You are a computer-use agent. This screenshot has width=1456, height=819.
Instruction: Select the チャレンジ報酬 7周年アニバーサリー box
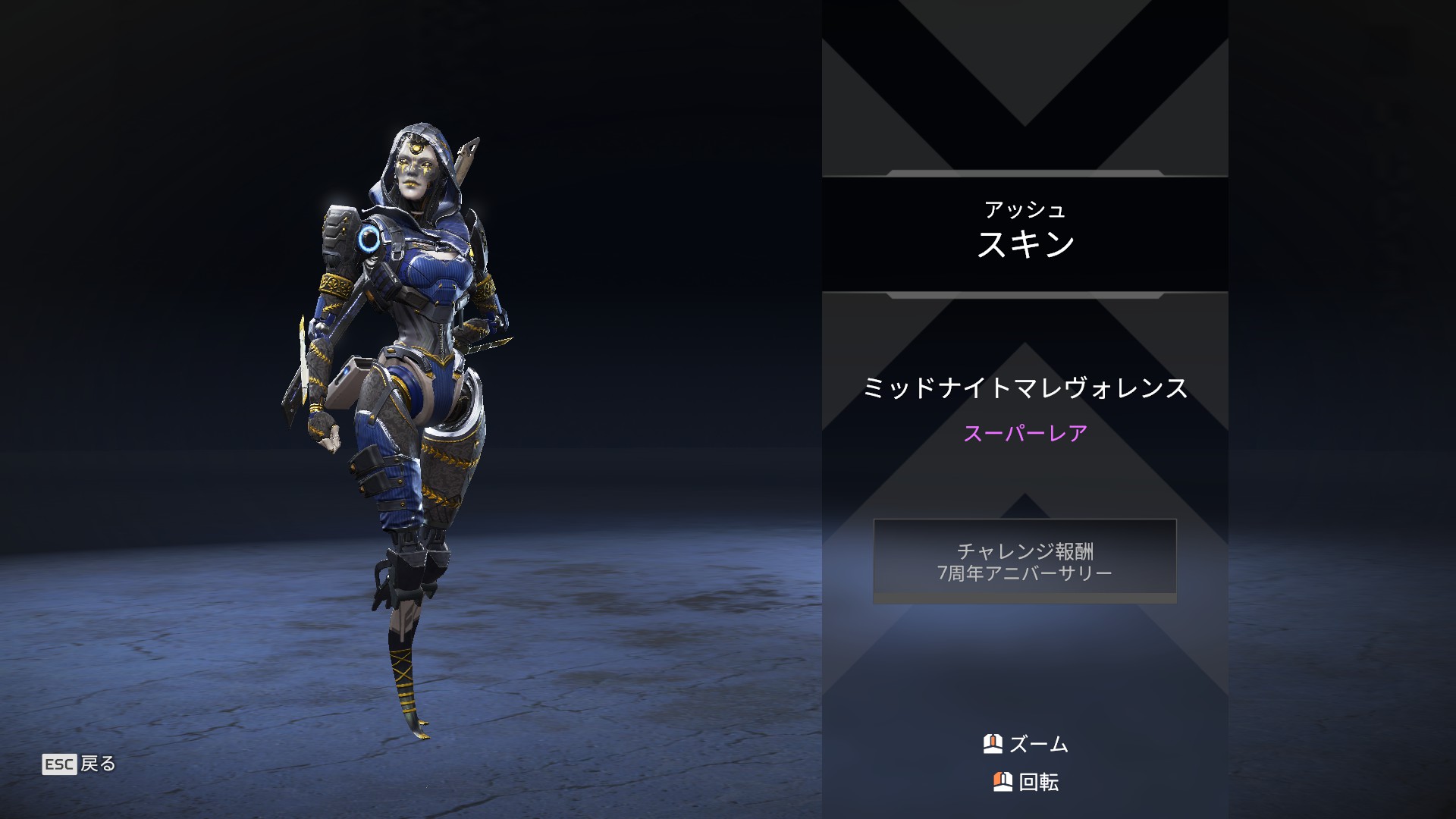tap(1025, 561)
